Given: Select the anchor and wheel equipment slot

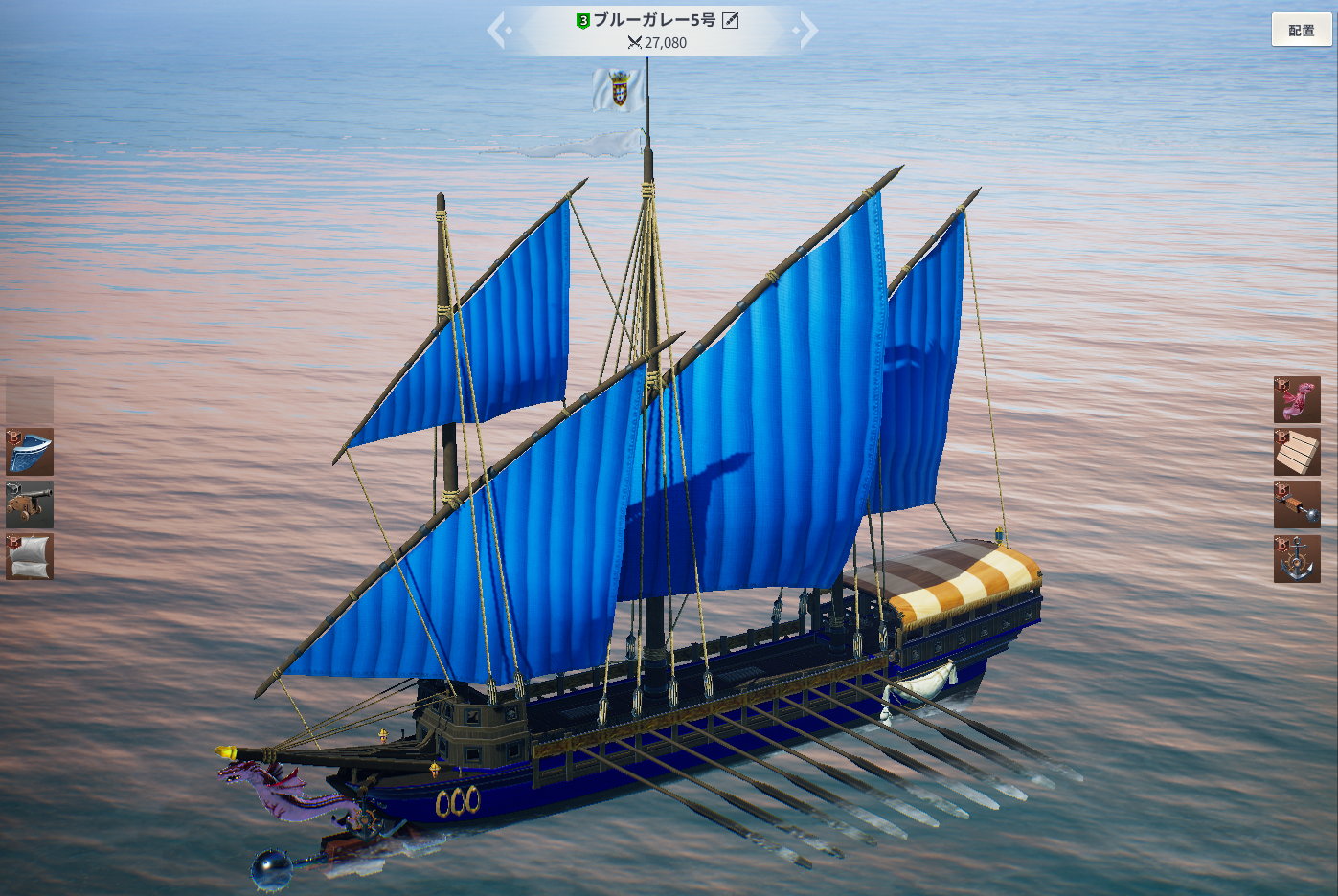Looking at the screenshot, I should tap(1297, 559).
